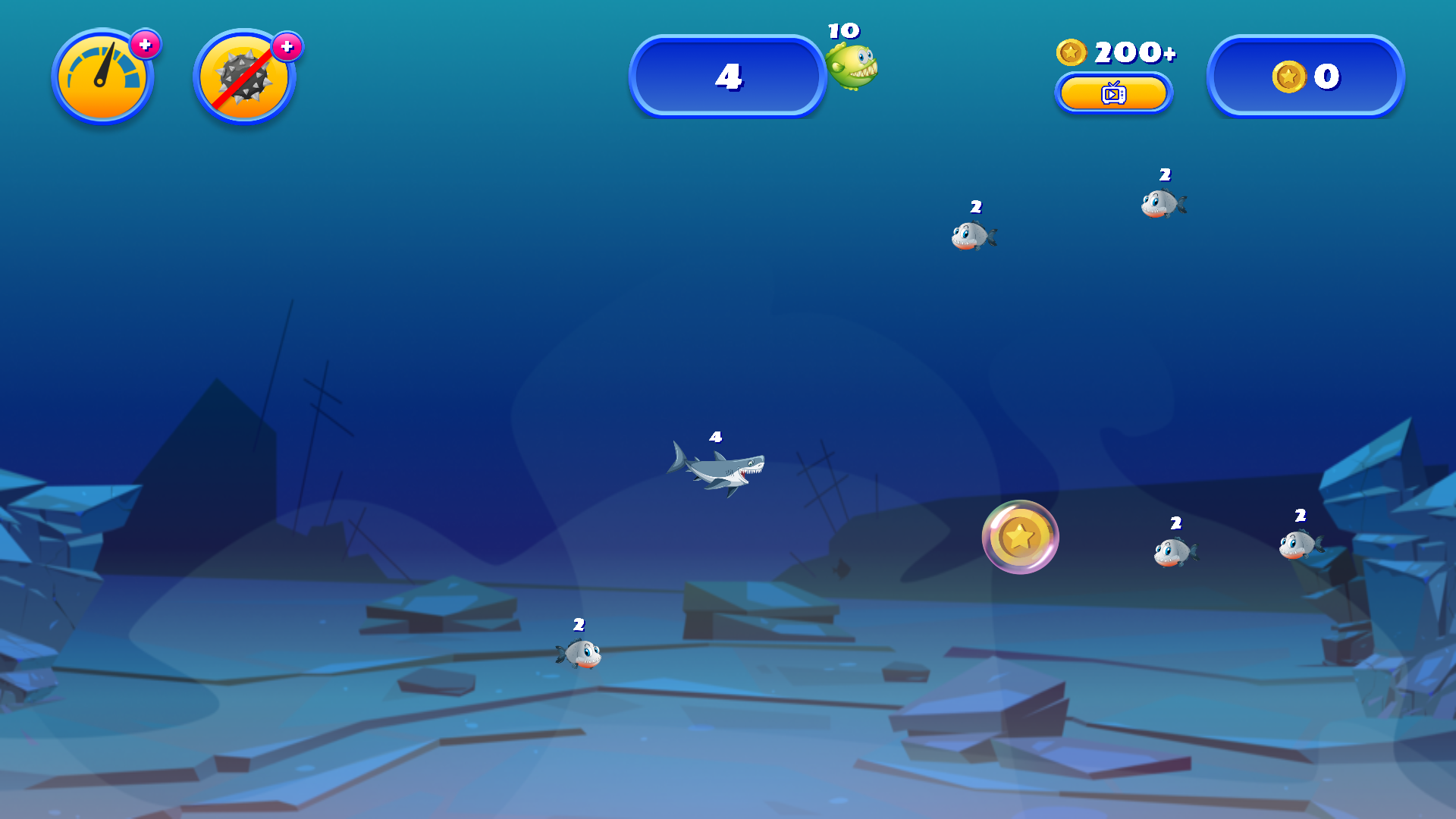Viewport: 1456px width, 819px height.
Task: Click the gold coin icon showing 200+
Action: pyautogui.click(x=1073, y=52)
